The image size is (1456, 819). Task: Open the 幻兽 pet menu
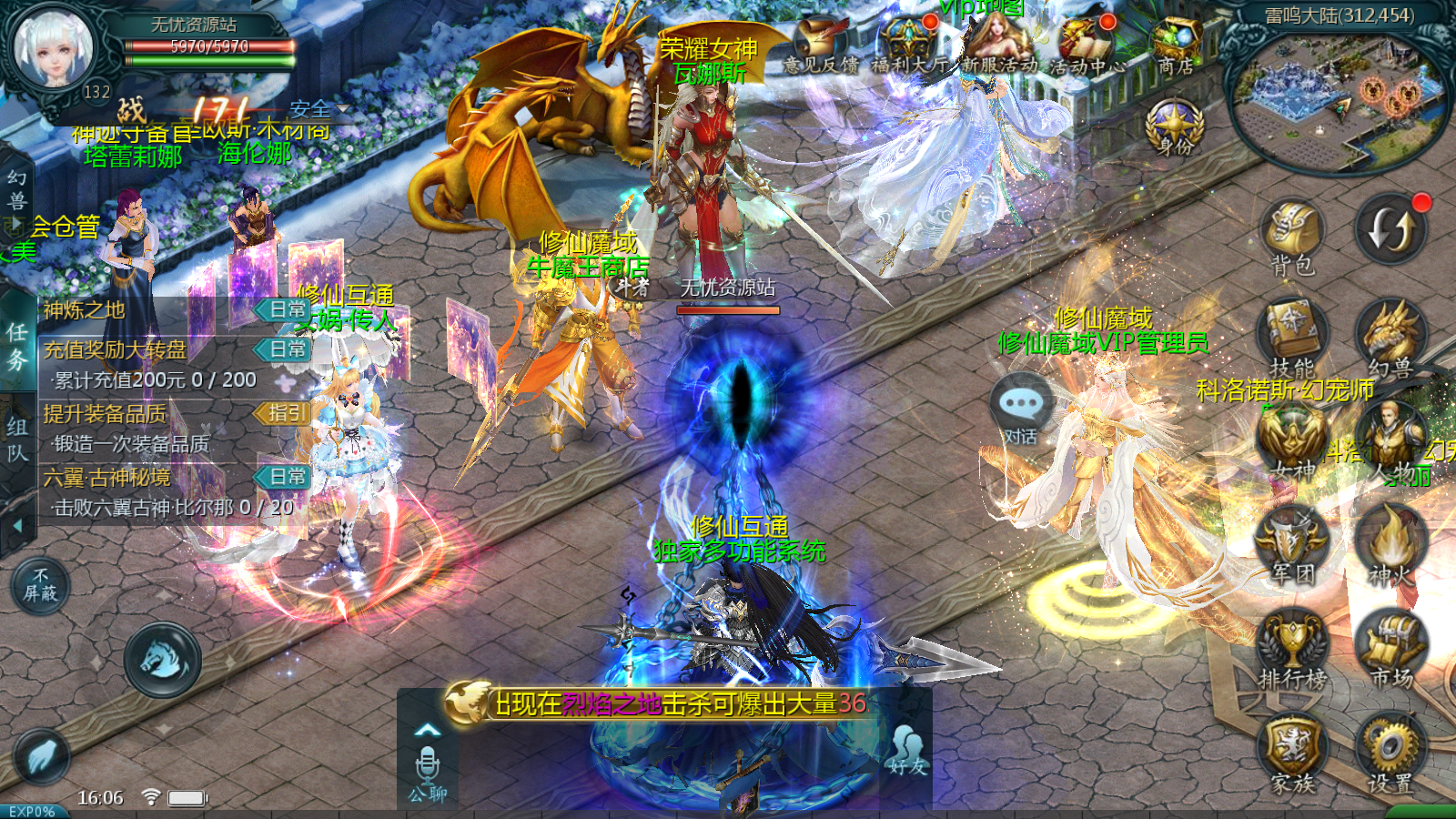tap(1390, 339)
